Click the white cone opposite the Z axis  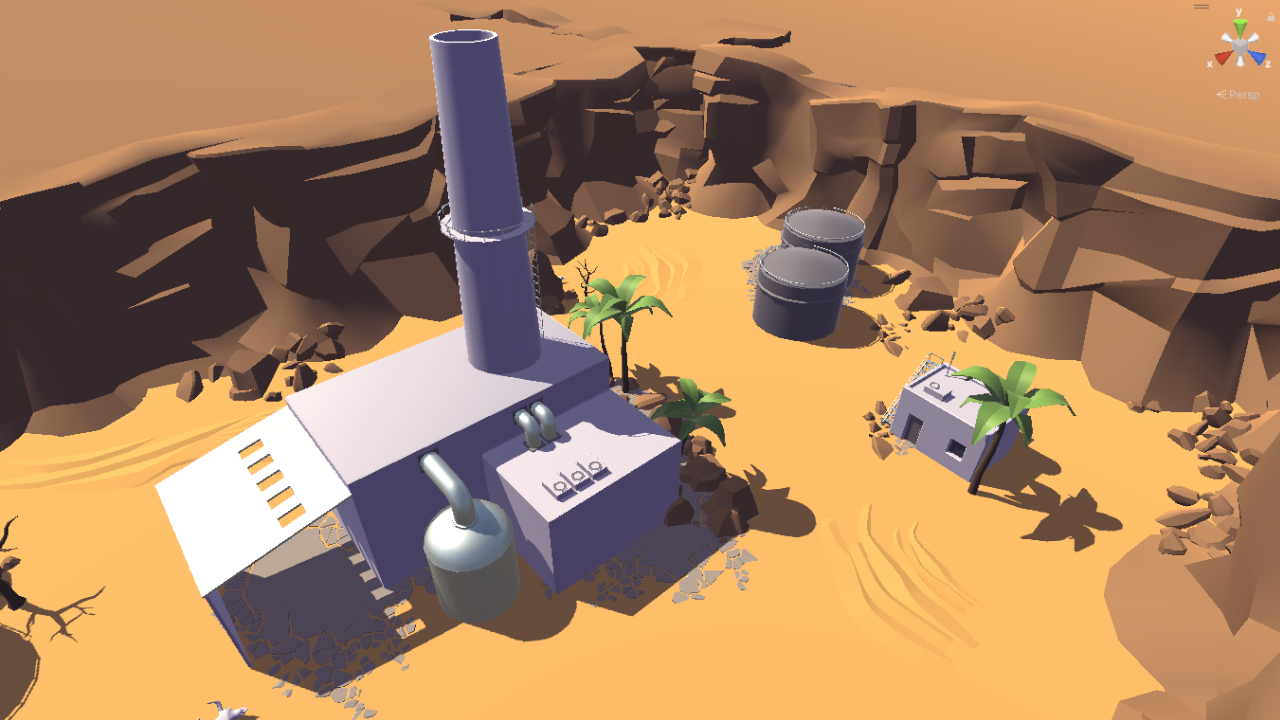pos(1227,37)
